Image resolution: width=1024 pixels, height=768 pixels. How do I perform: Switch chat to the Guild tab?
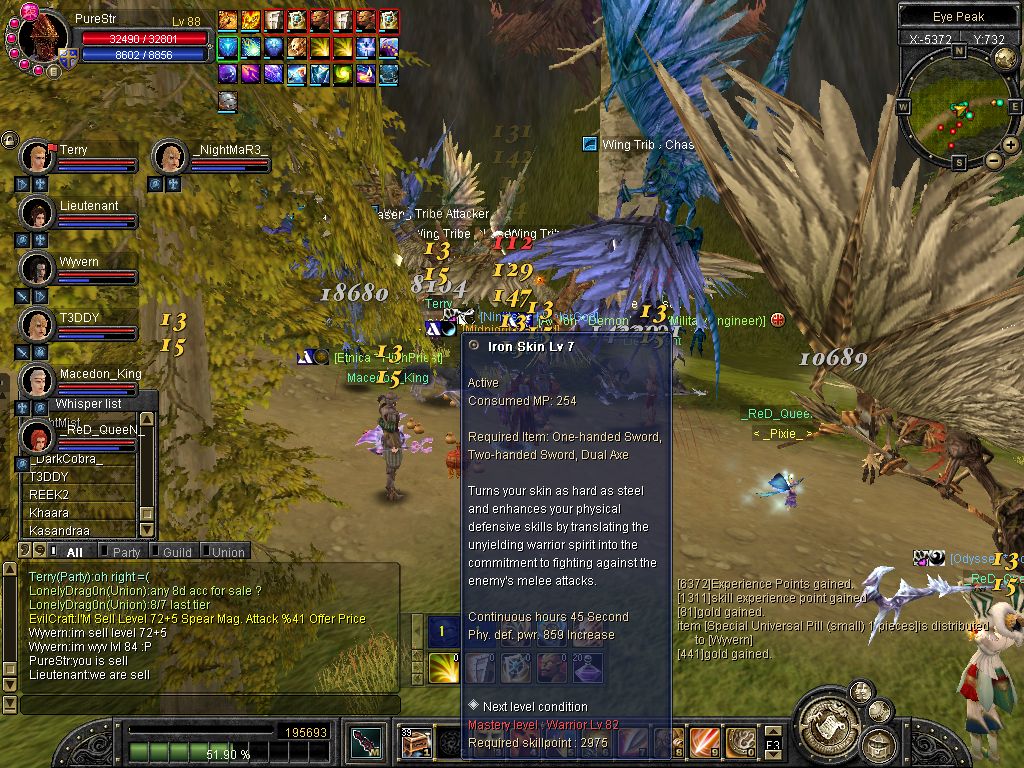(x=176, y=552)
